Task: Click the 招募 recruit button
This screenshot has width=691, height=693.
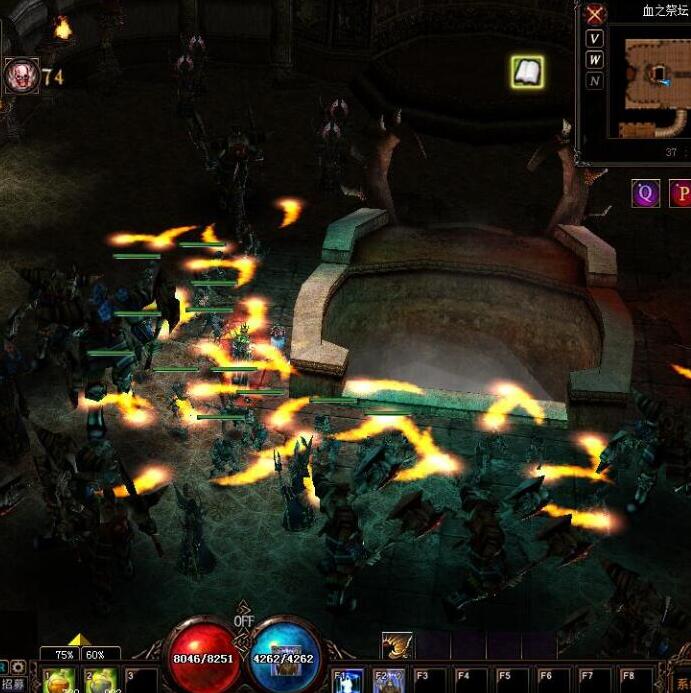Action: pyautogui.click(x=13, y=684)
